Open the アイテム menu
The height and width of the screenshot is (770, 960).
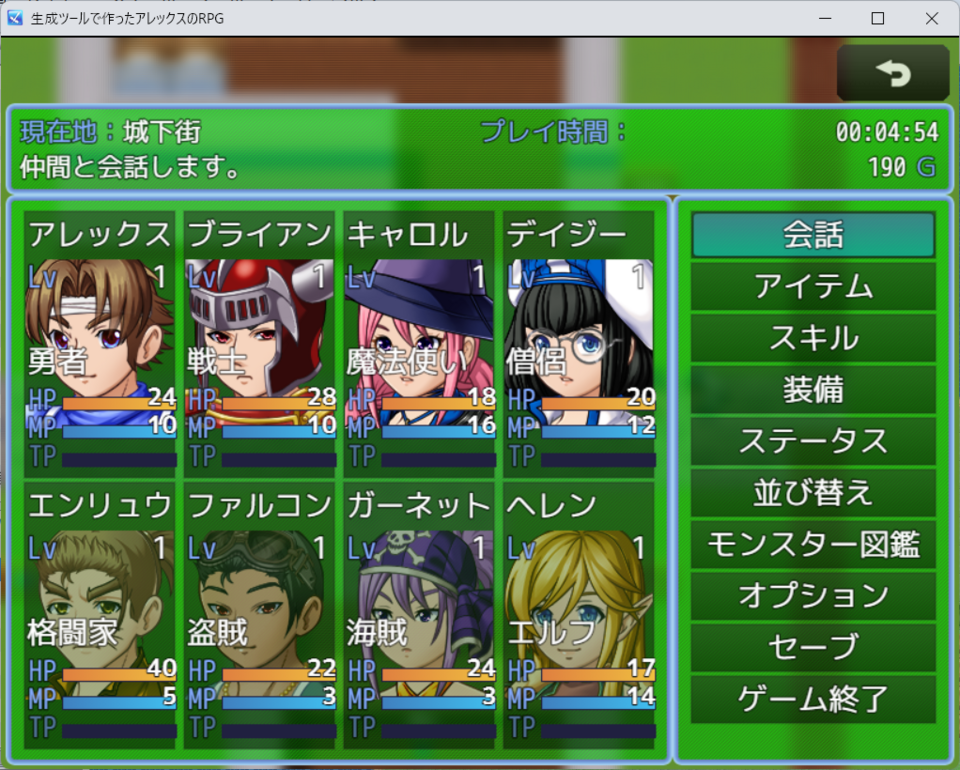click(813, 287)
